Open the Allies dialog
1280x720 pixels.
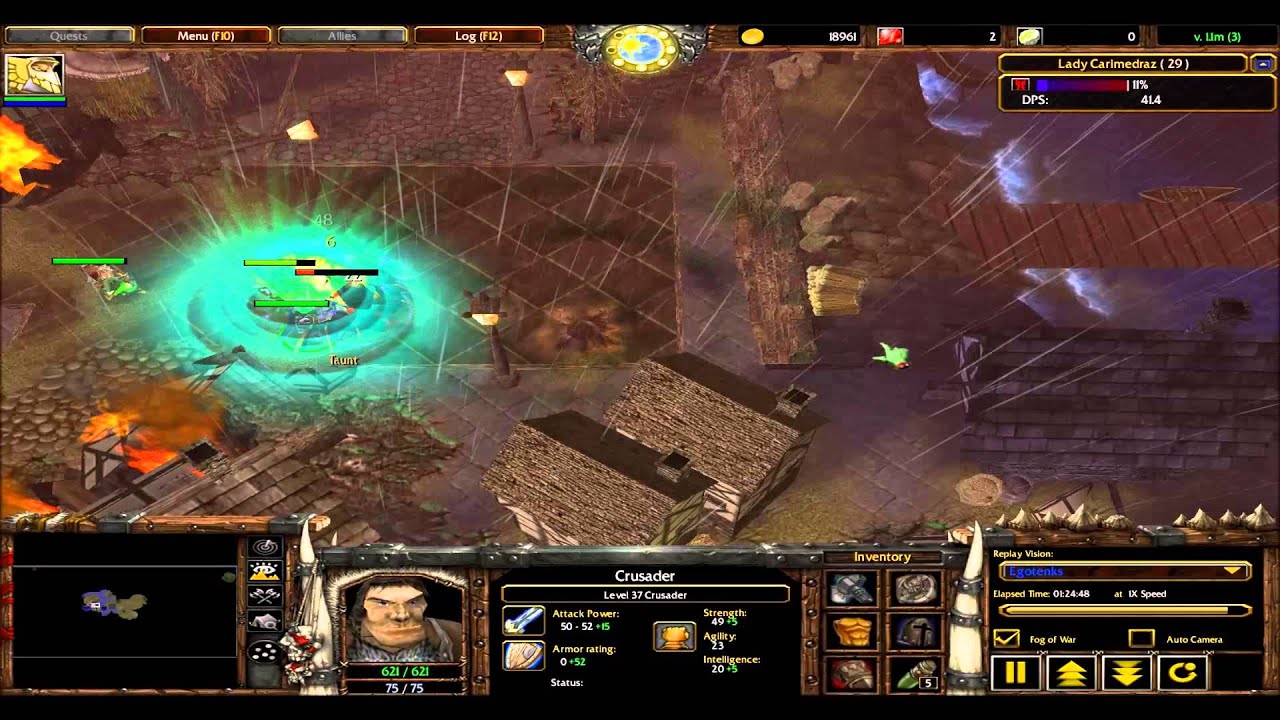[343, 35]
